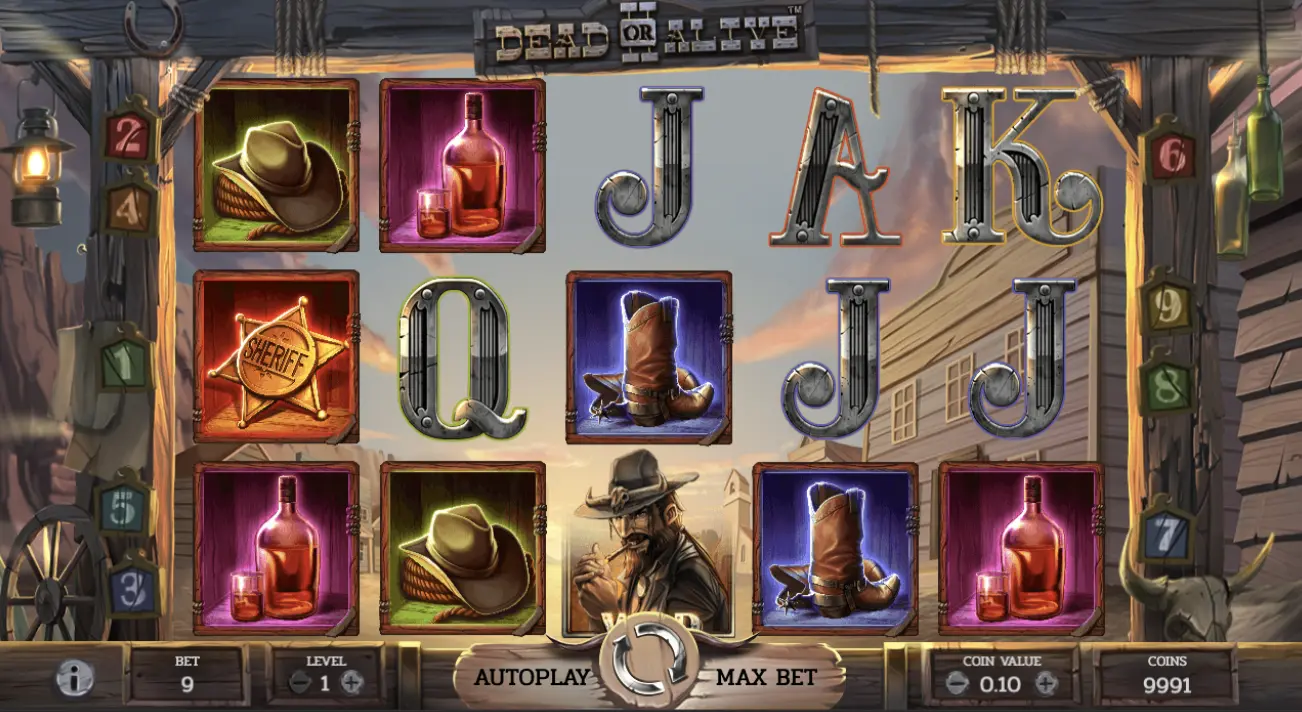The height and width of the screenshot is (712, 1302).
Task: Decrease the bet level
Action: click(298, 683)
